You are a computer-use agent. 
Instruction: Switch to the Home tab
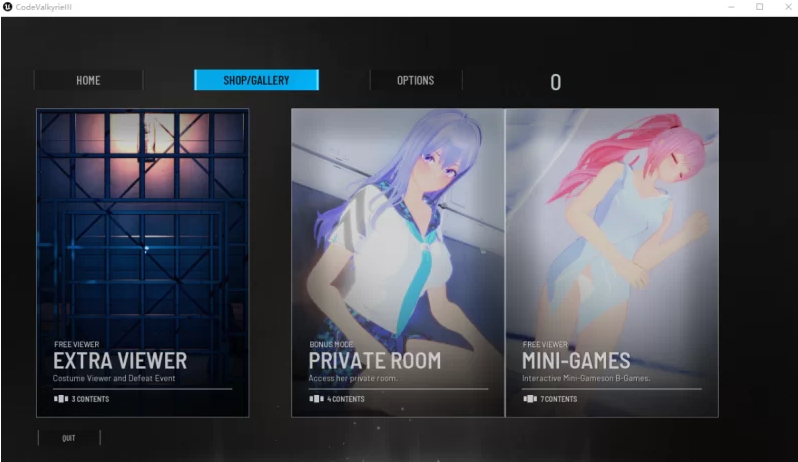[x=88, y=80]
